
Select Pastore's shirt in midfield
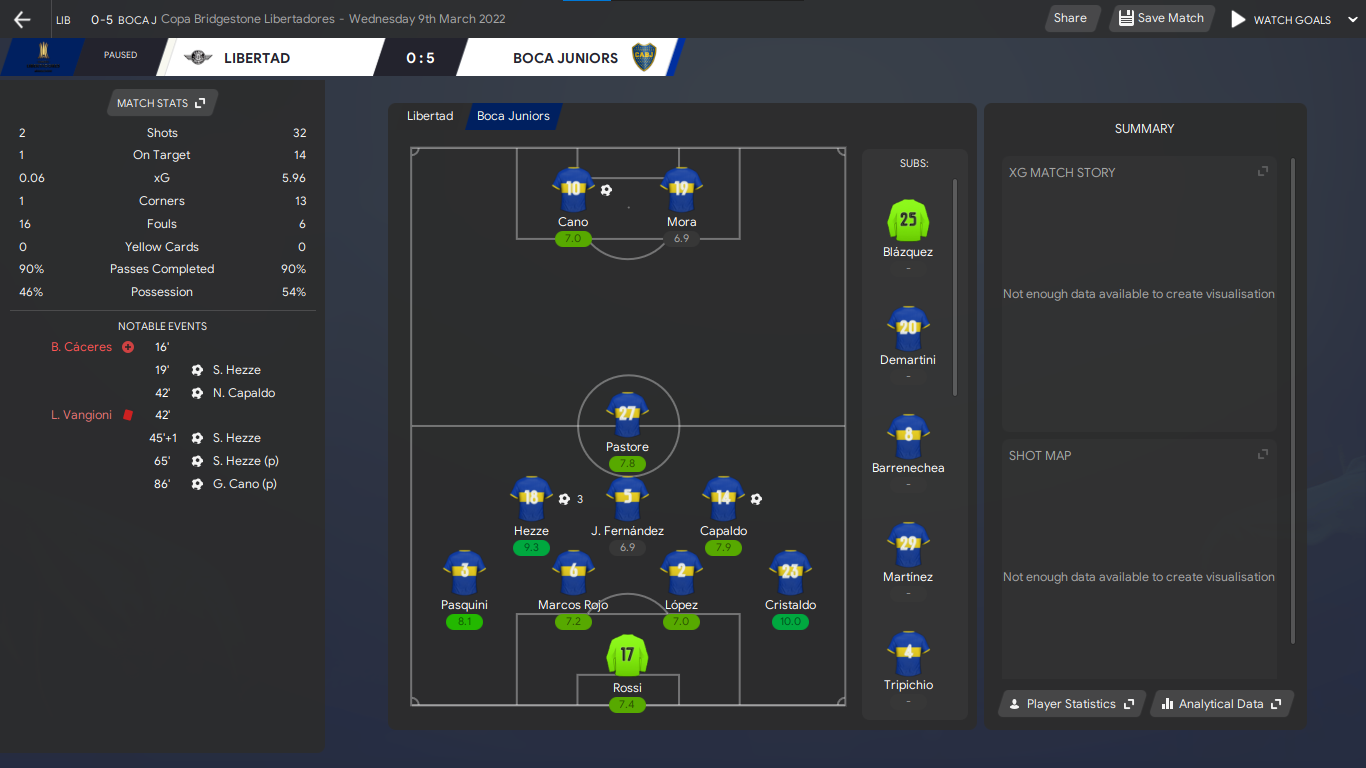click(x=627, y=414)
